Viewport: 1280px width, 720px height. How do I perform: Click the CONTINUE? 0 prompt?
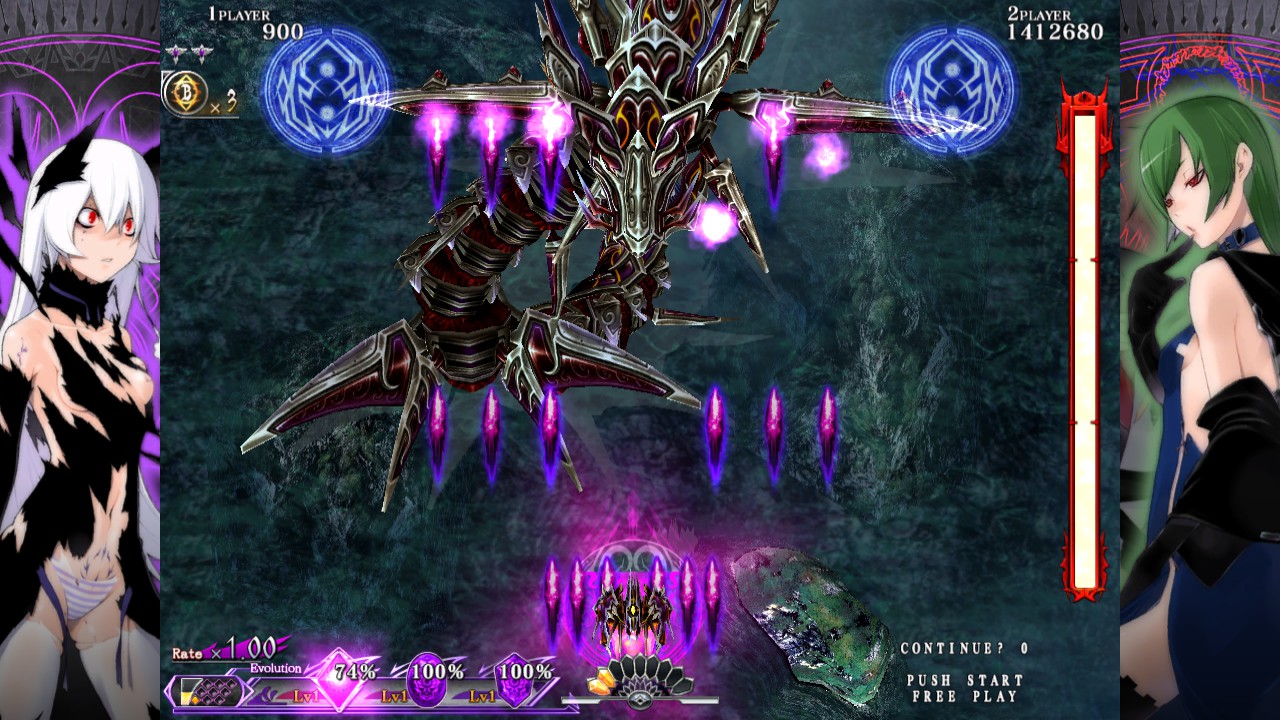pos(963,648)
